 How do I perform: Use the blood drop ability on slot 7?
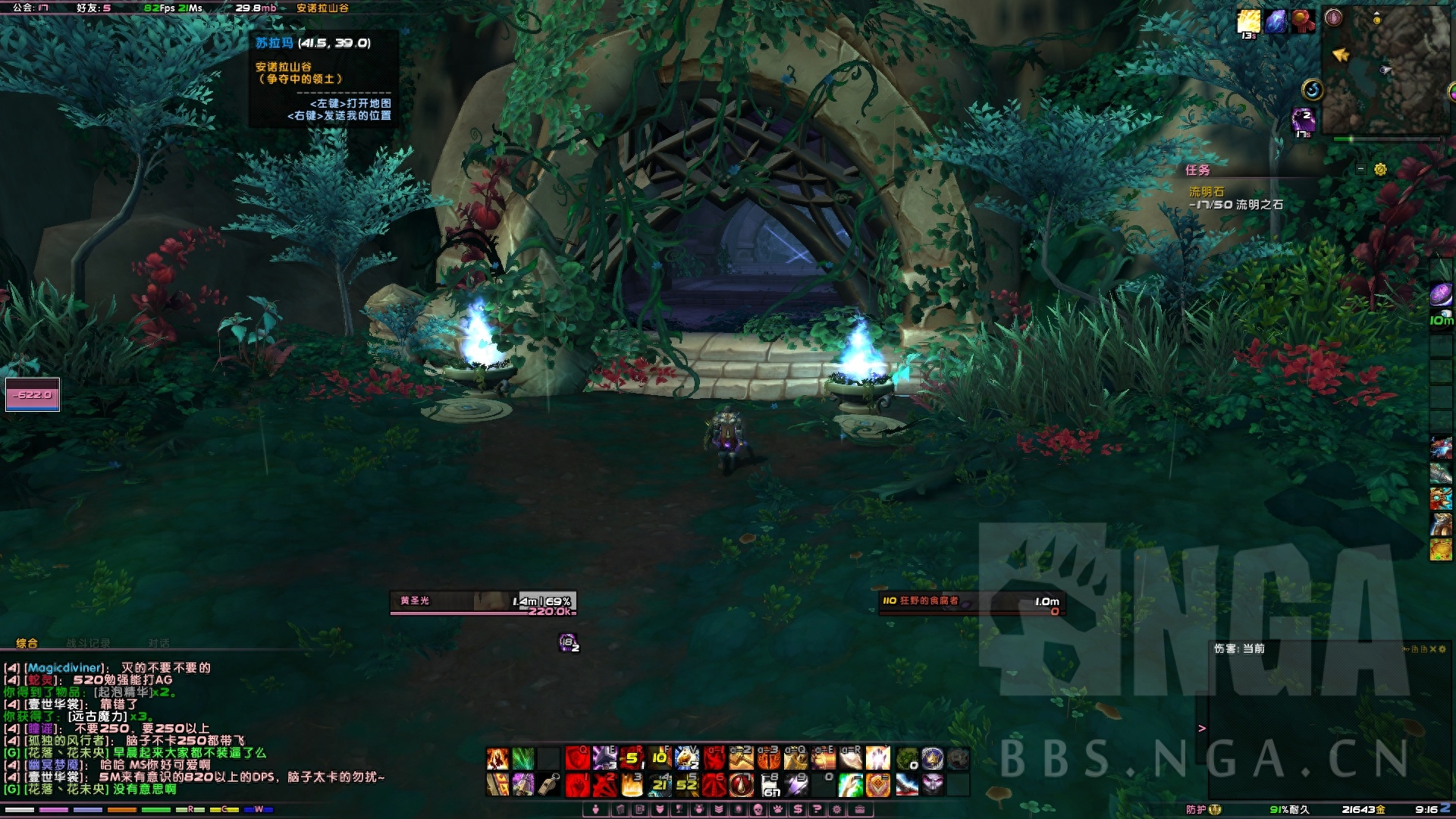click(x=742, y=785)
